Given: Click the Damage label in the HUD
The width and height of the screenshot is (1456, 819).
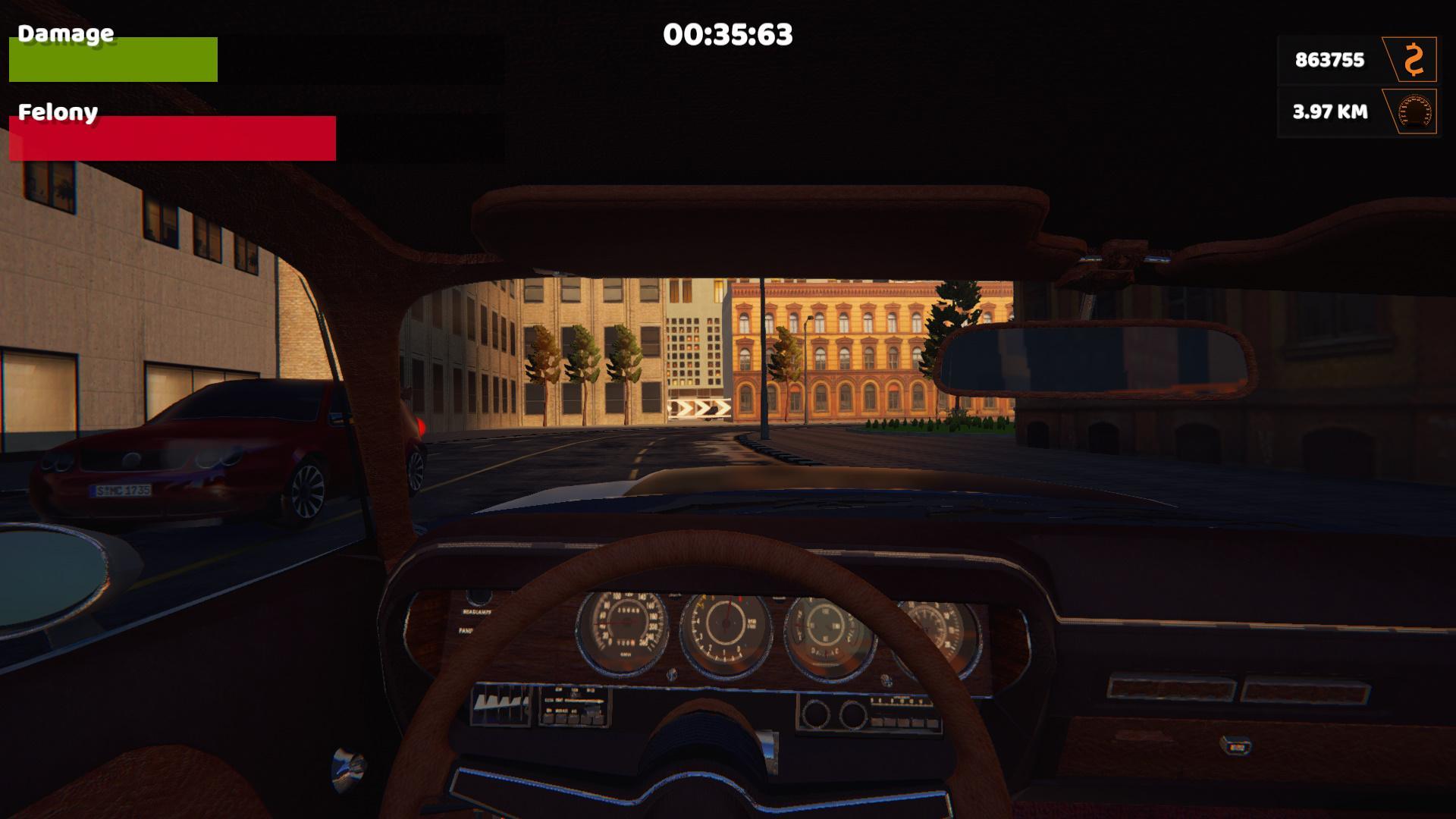Looking at the screenshot, I should pyautogui.click(x=64, y=33).
